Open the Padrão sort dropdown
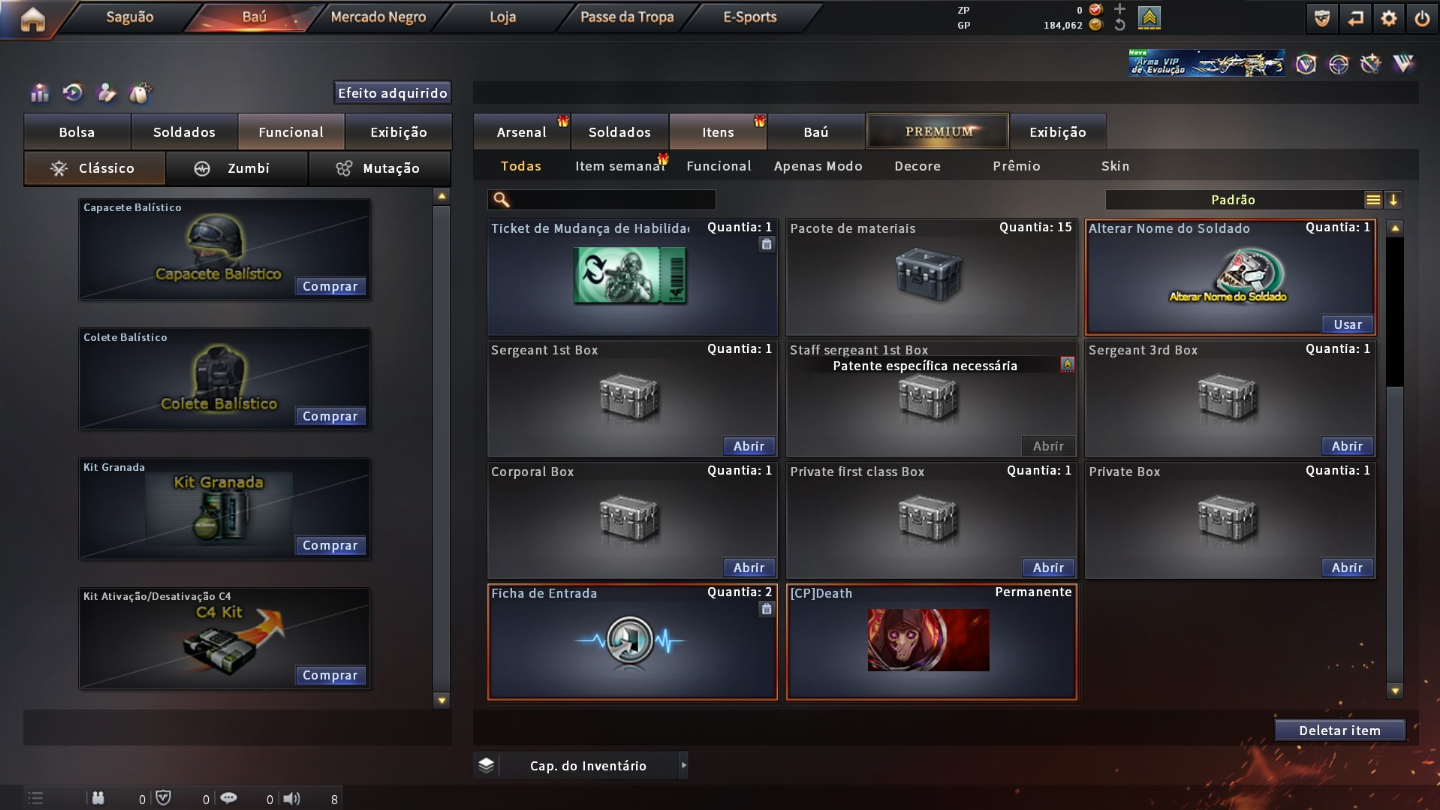The image size is (1440, 810). coord(1234,200)
